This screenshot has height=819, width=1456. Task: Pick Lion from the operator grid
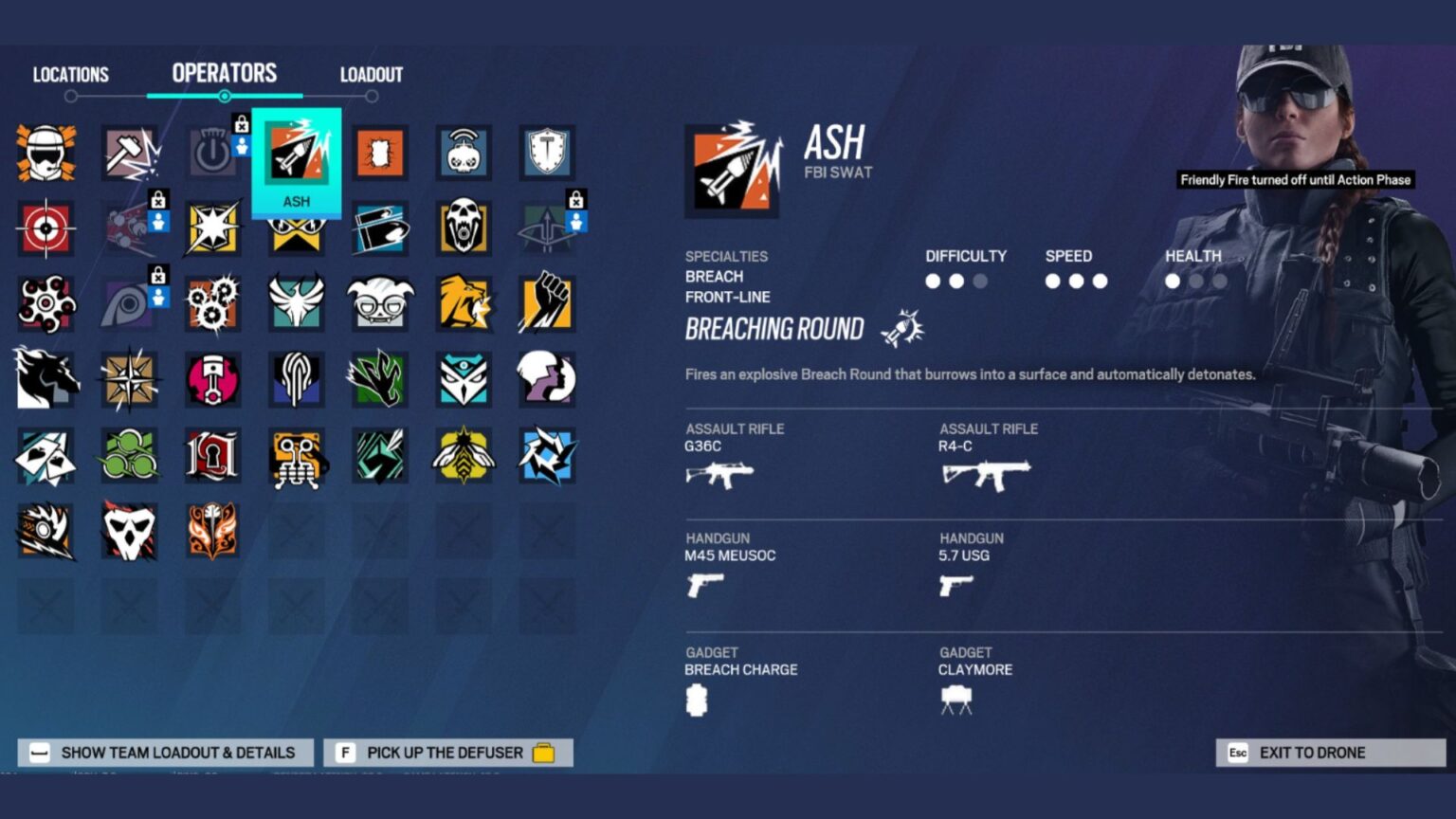pos(464,304)
